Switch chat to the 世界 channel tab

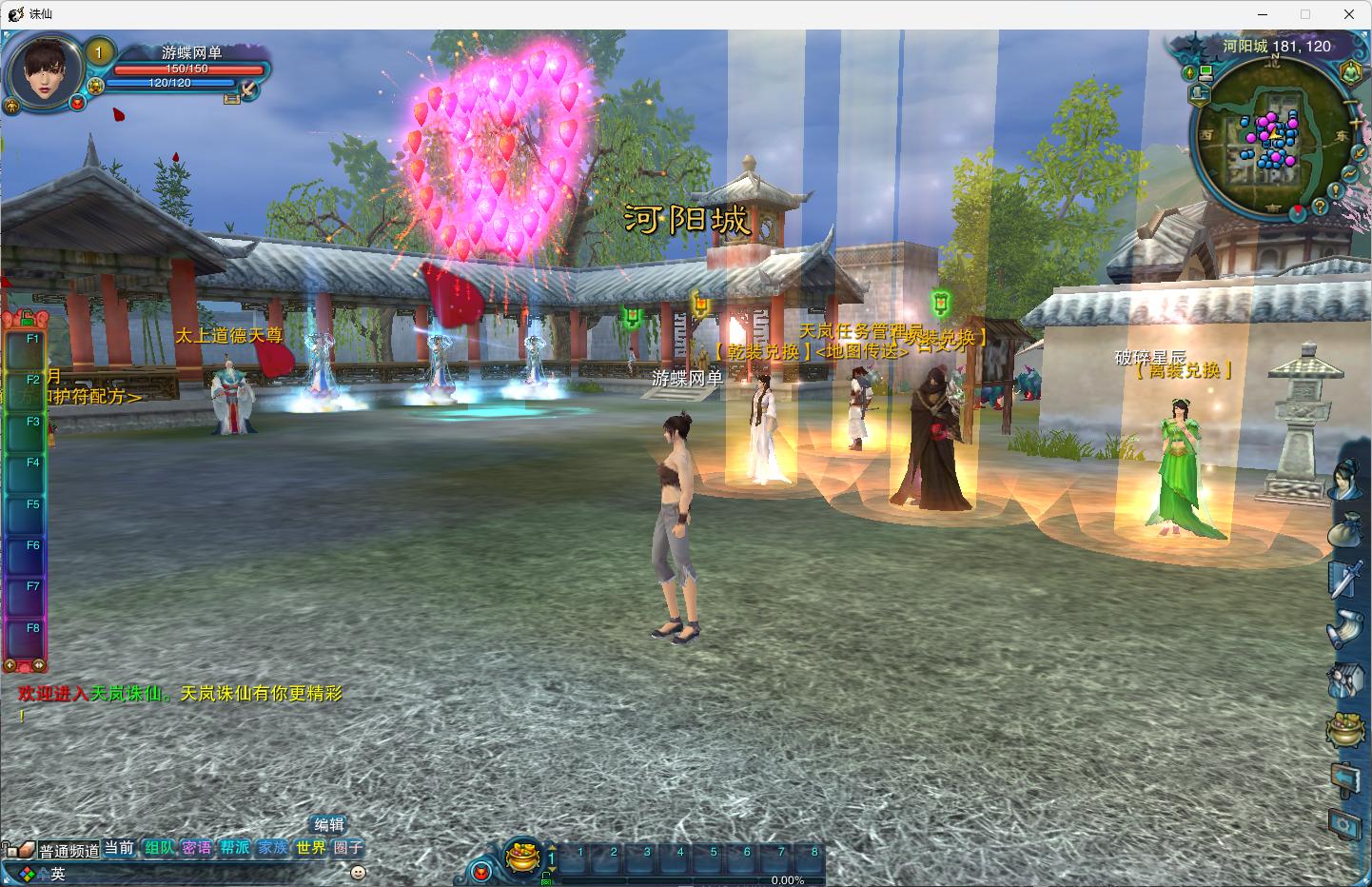(310, 847)
